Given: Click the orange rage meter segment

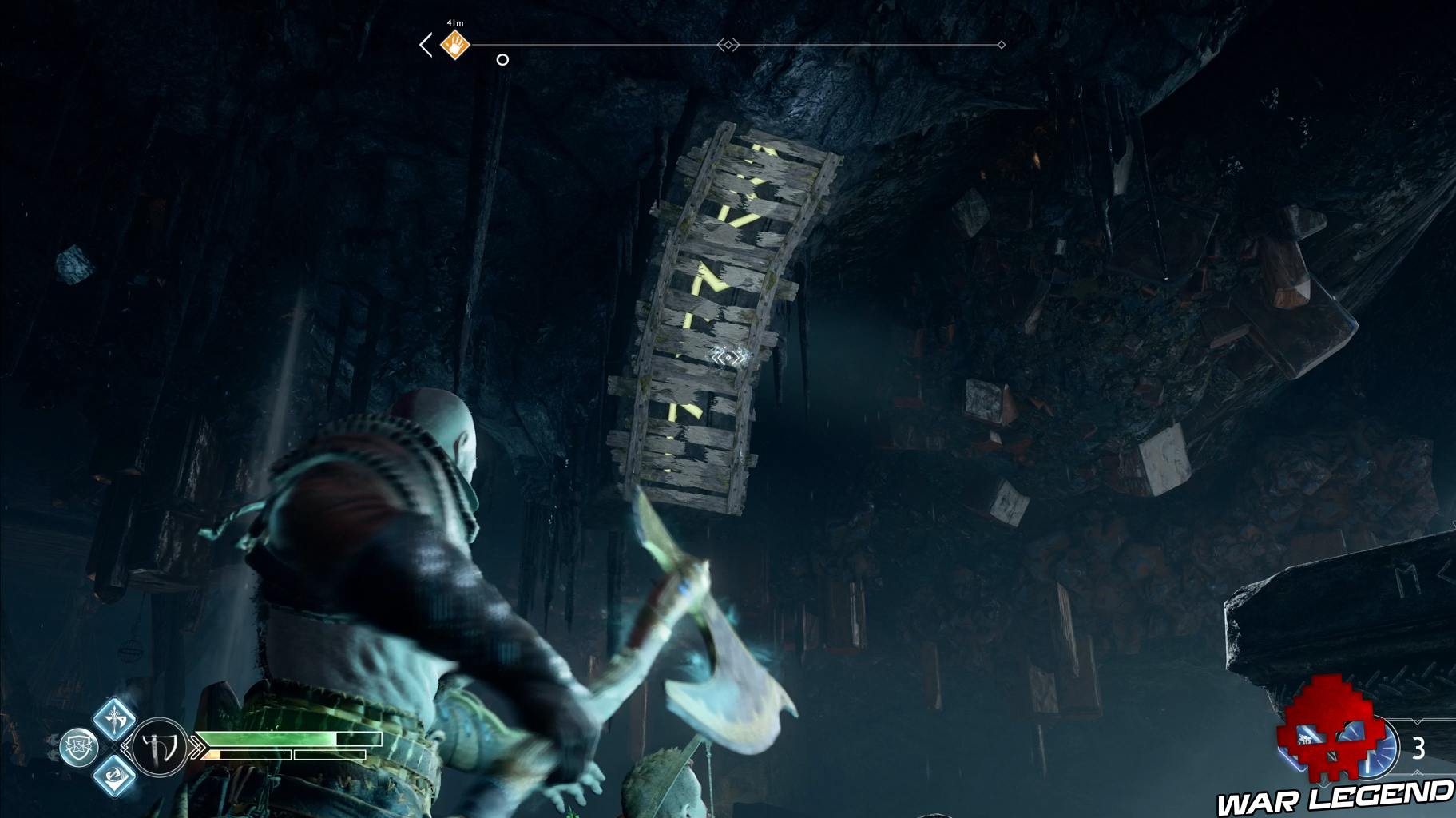Looking at the screenshot, I should 213,754.
